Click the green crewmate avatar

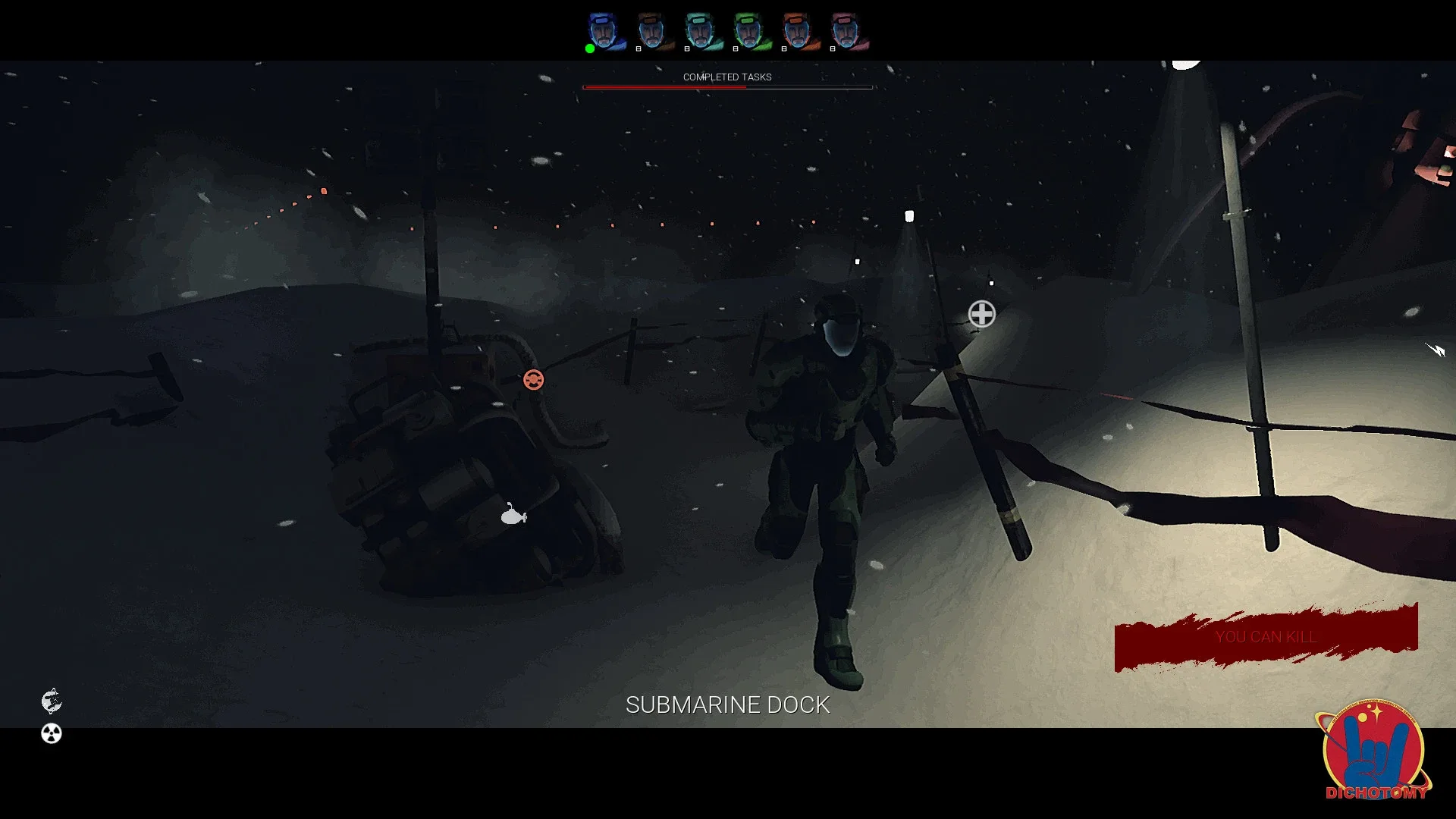[749, 30]
